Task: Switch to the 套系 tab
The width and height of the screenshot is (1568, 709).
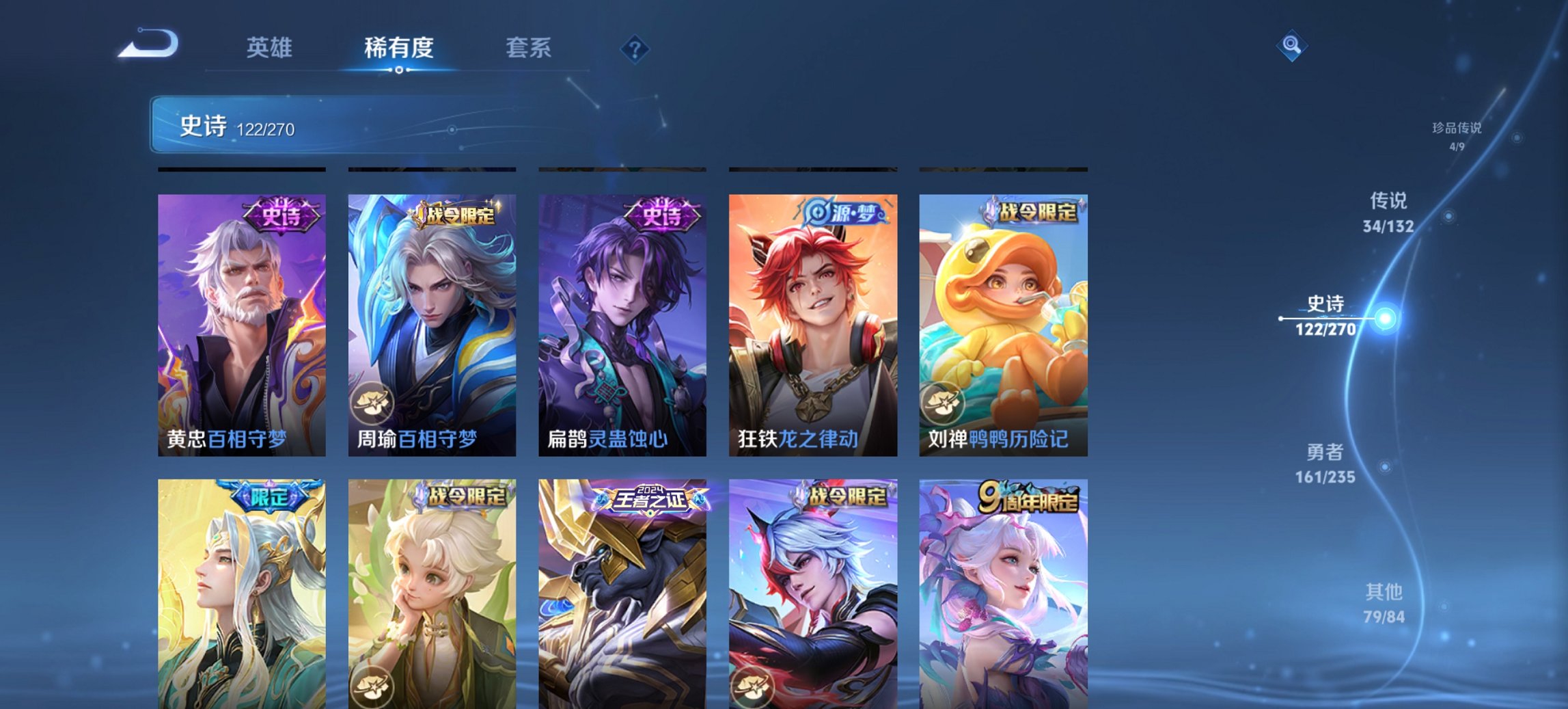Action: point(528,48)
